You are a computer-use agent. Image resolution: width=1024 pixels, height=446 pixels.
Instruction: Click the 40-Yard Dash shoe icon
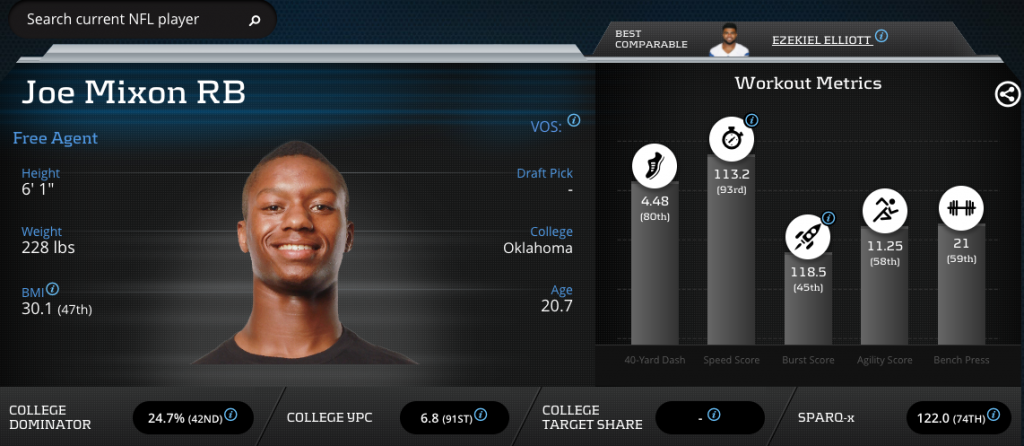(654, 166)
